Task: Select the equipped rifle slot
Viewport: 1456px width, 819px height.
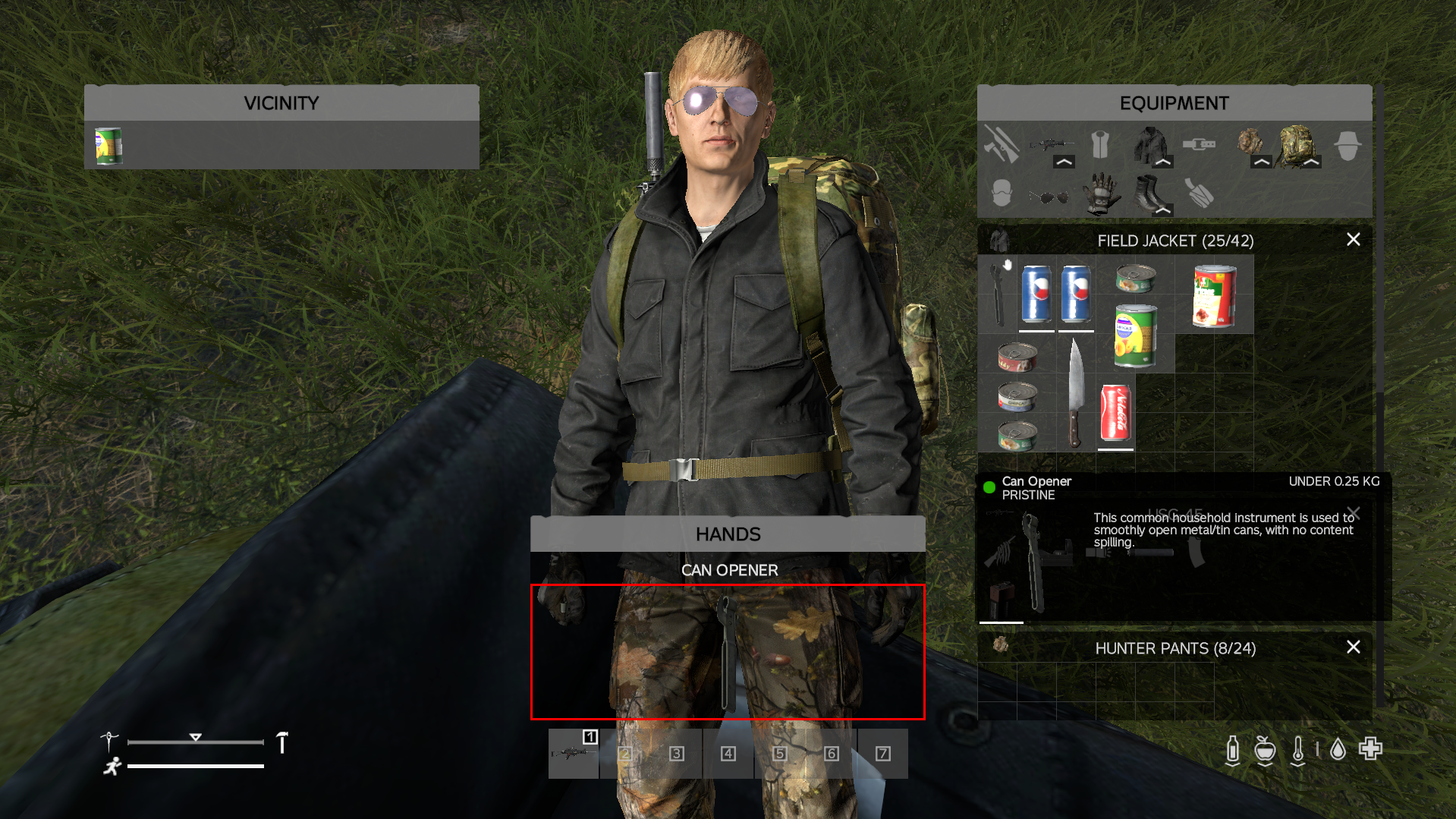Action: coord(1049,143)
